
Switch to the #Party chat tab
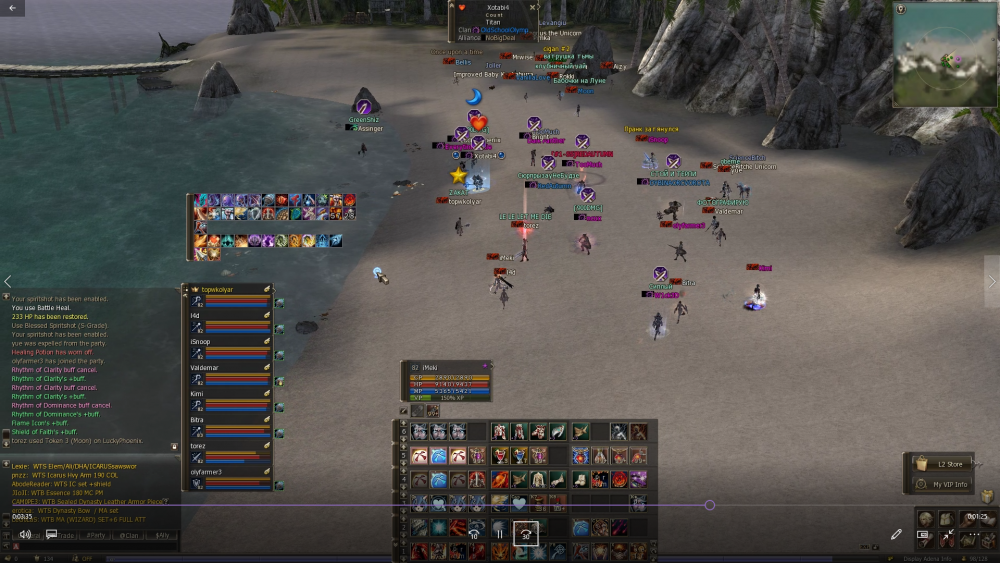[x=97, y=535]
